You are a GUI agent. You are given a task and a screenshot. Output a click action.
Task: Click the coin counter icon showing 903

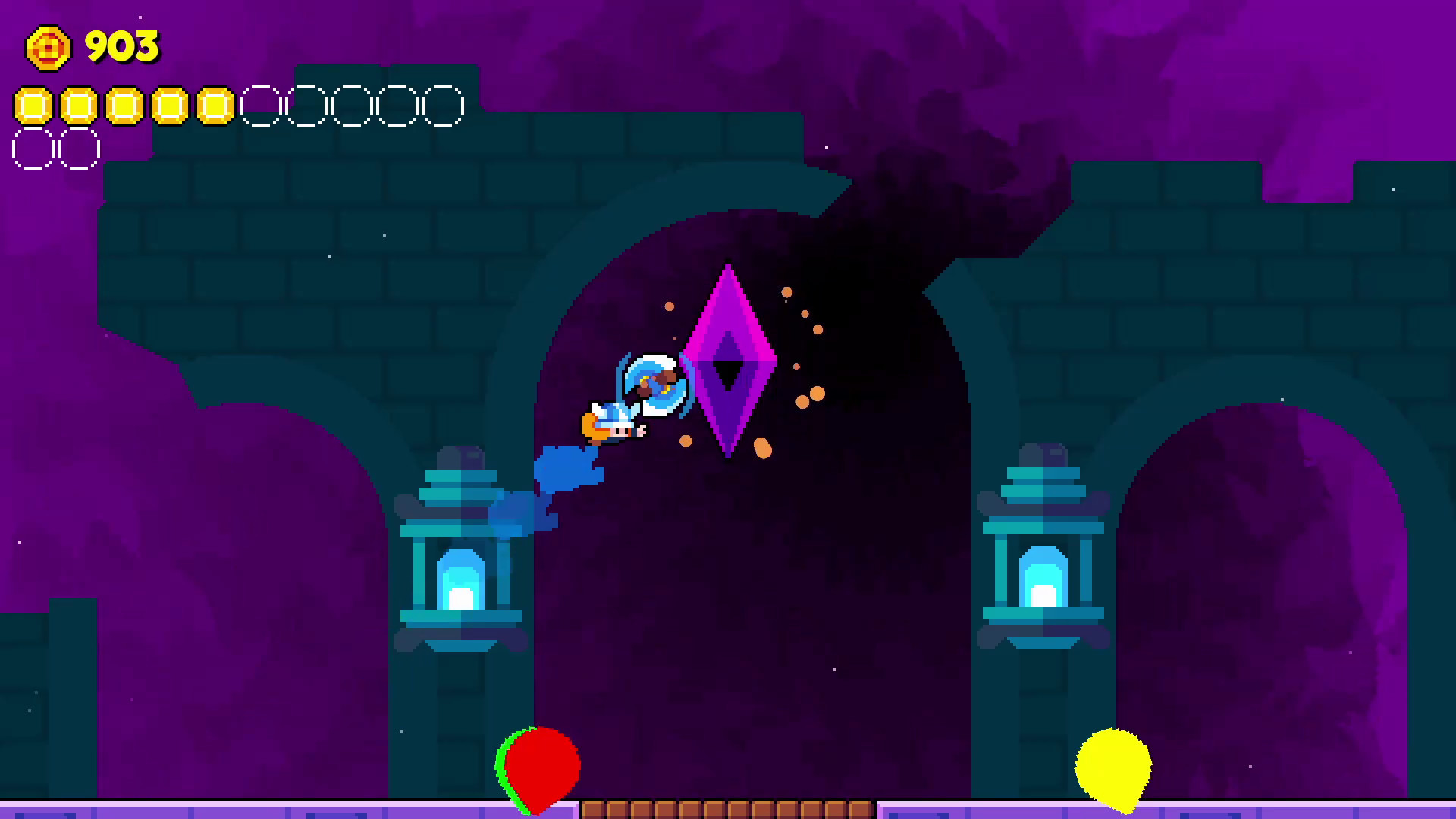point(49,48)
